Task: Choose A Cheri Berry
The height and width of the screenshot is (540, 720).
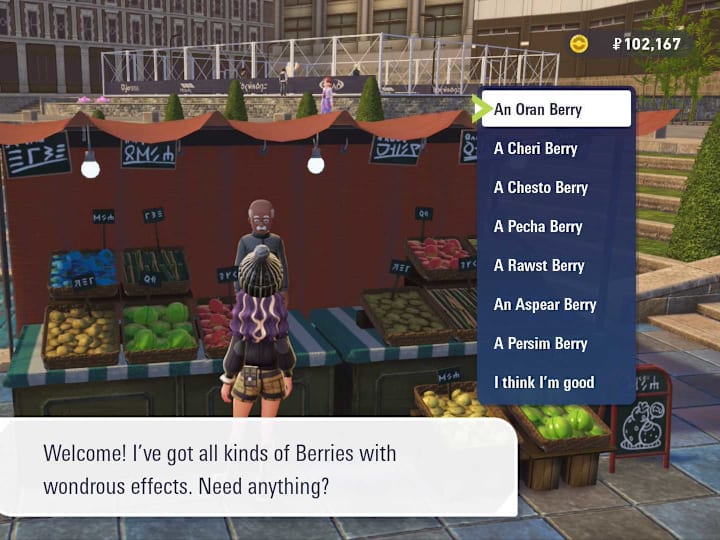Action: pos(555,148)
